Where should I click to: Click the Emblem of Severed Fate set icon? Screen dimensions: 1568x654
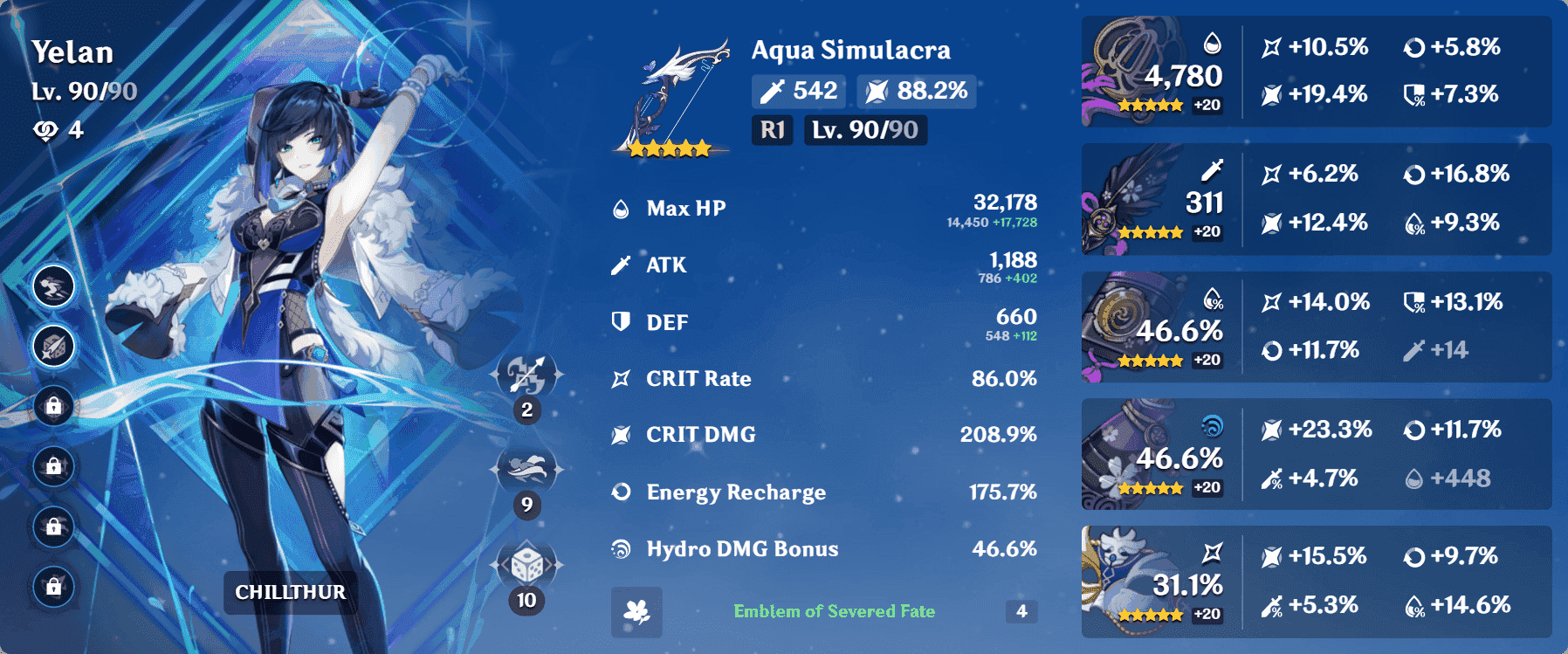(636, 612)
